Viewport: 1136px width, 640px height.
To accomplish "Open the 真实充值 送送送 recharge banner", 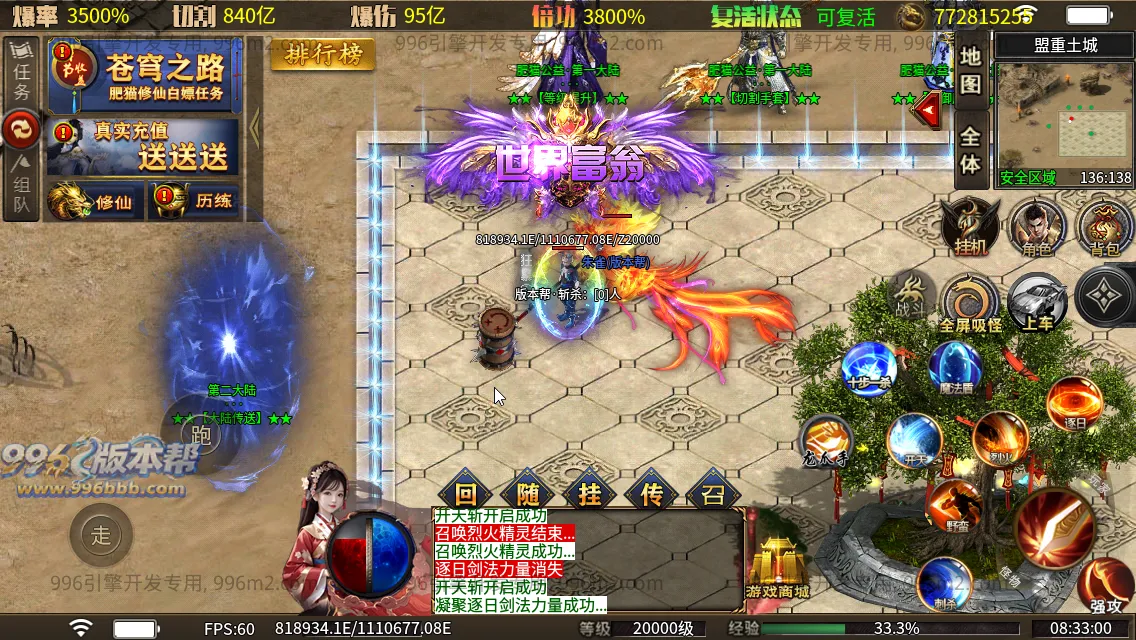I will [x=150, y=147].
